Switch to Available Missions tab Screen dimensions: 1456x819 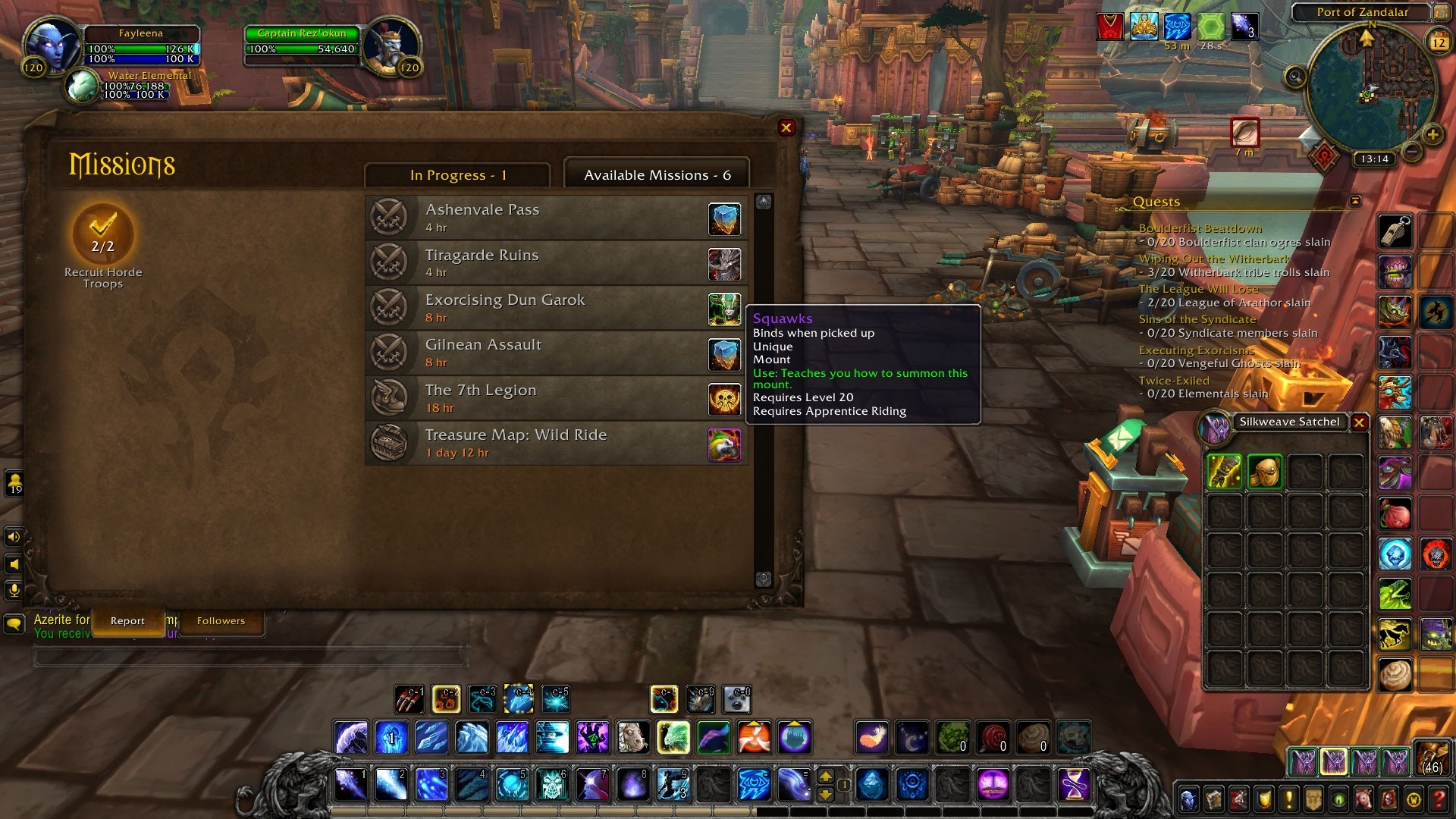click(657, 175)
